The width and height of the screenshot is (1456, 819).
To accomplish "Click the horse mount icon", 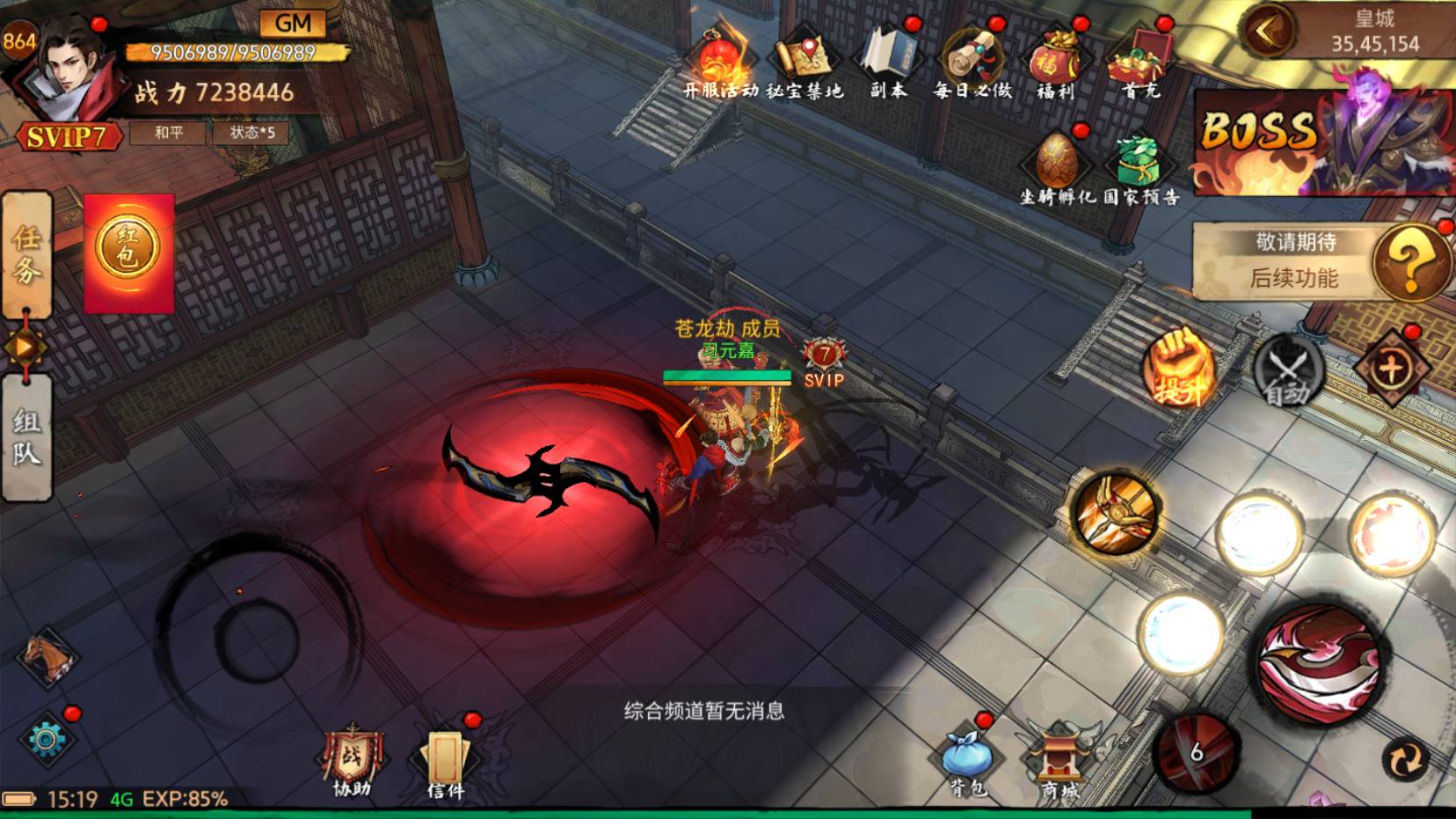I will click(x=47, y=655).
